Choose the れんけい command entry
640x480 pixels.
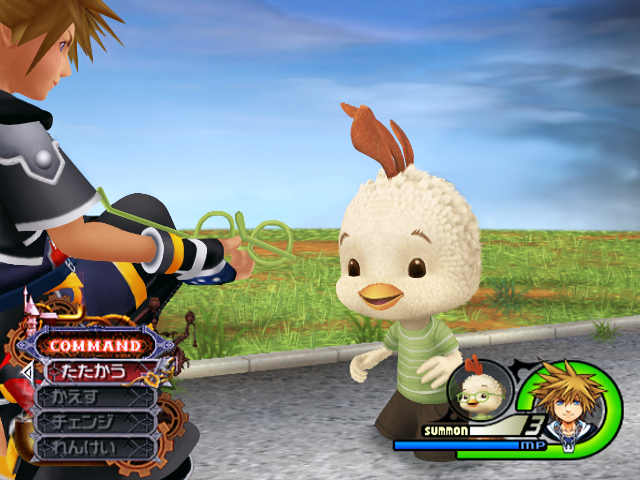coord(95,448)
